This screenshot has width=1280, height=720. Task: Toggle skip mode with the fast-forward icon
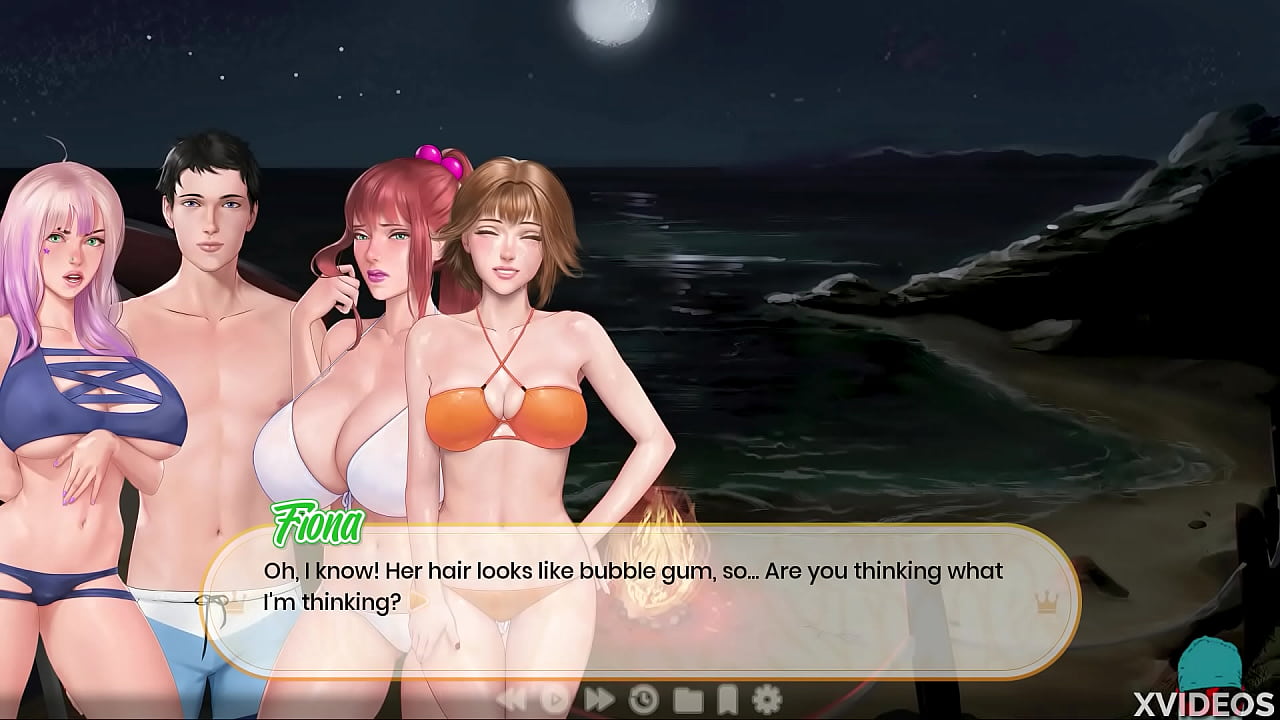pos(598,699)
